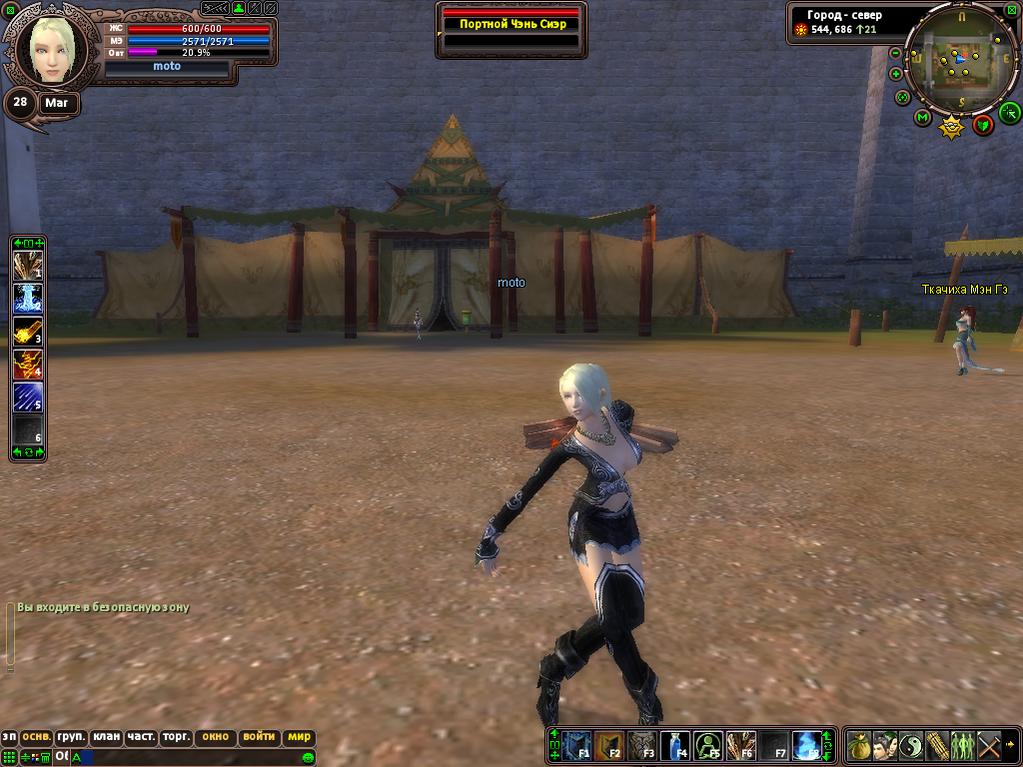Activate skill slot 3 in the vertical skill bar
The image size is (1023, 767).
tap(27, 331)
